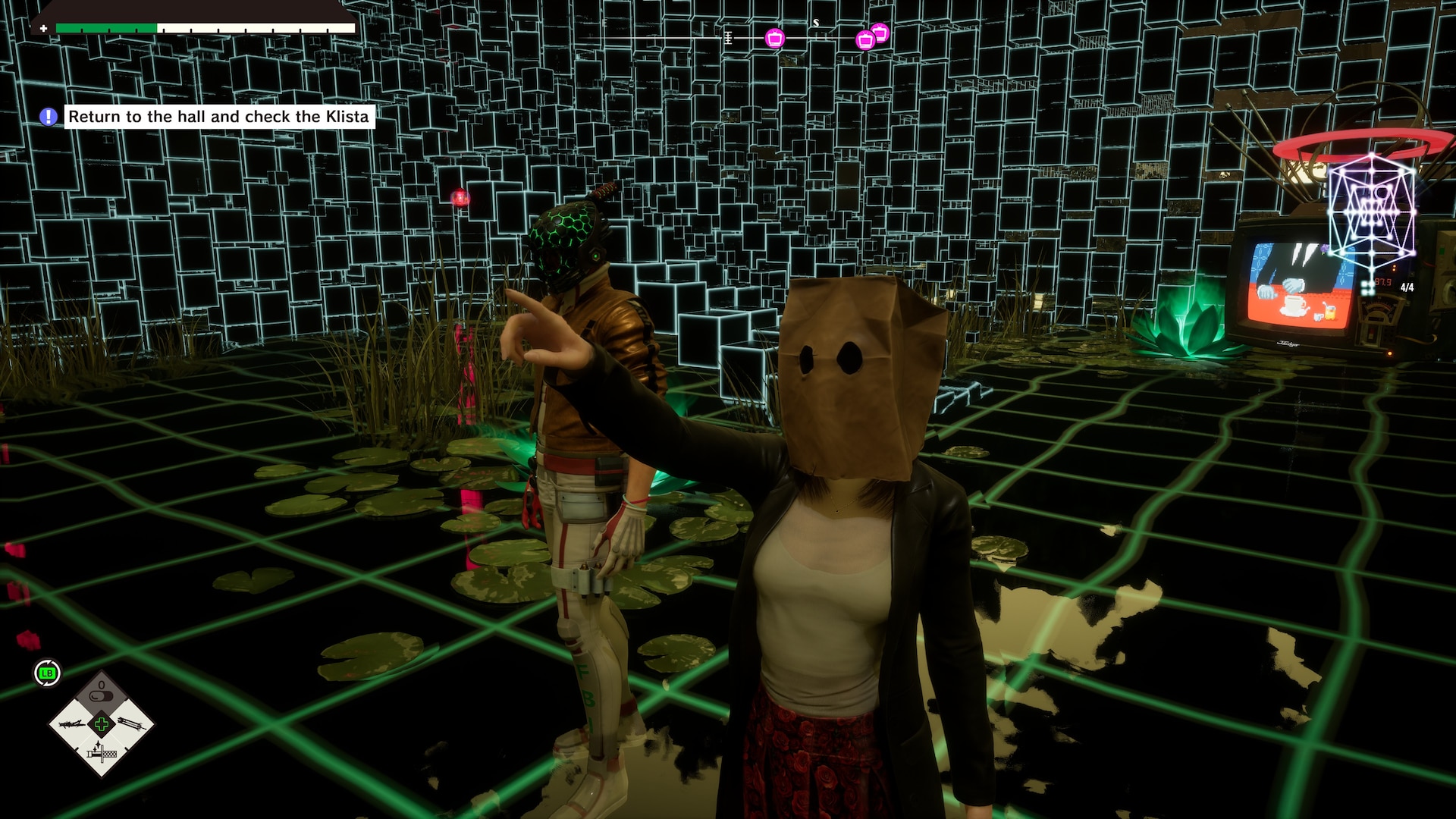Click the ladder marker on the compass
The height and width of the screenshot is (819, 1456).
pos(728,37)
